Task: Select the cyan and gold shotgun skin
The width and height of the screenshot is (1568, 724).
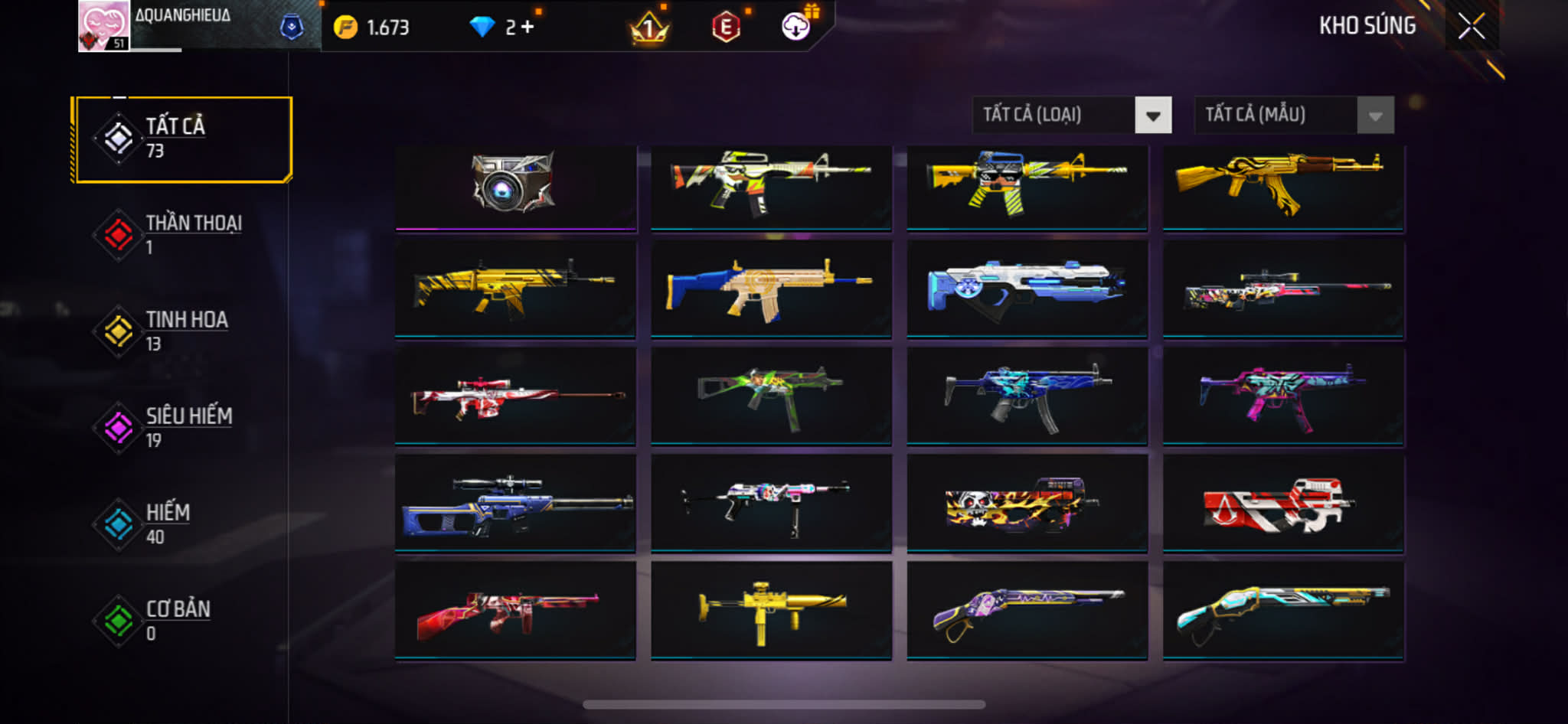Action: (x=1282, y=610)
